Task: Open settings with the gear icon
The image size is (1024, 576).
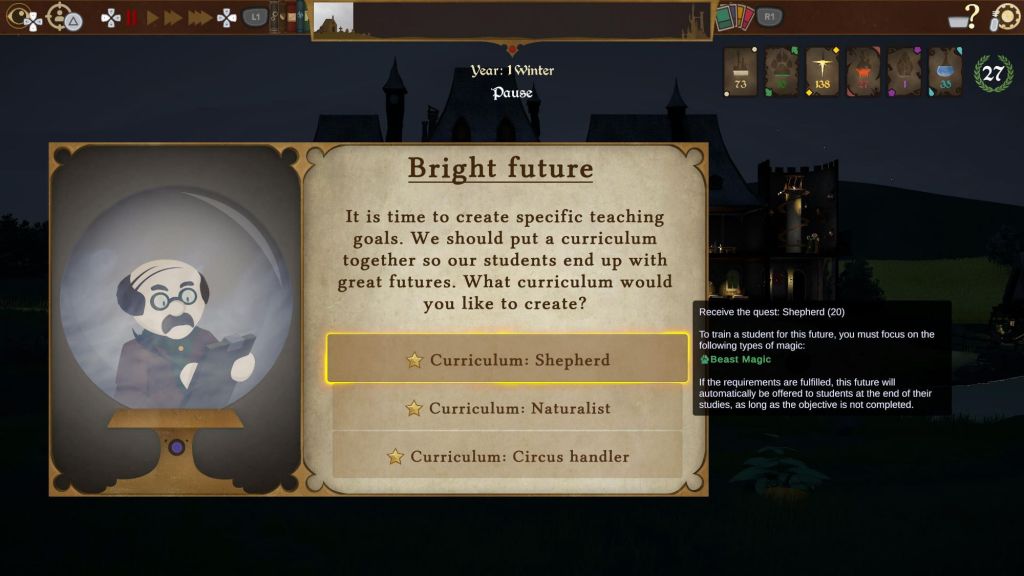Action: (x=1005, y=17)
